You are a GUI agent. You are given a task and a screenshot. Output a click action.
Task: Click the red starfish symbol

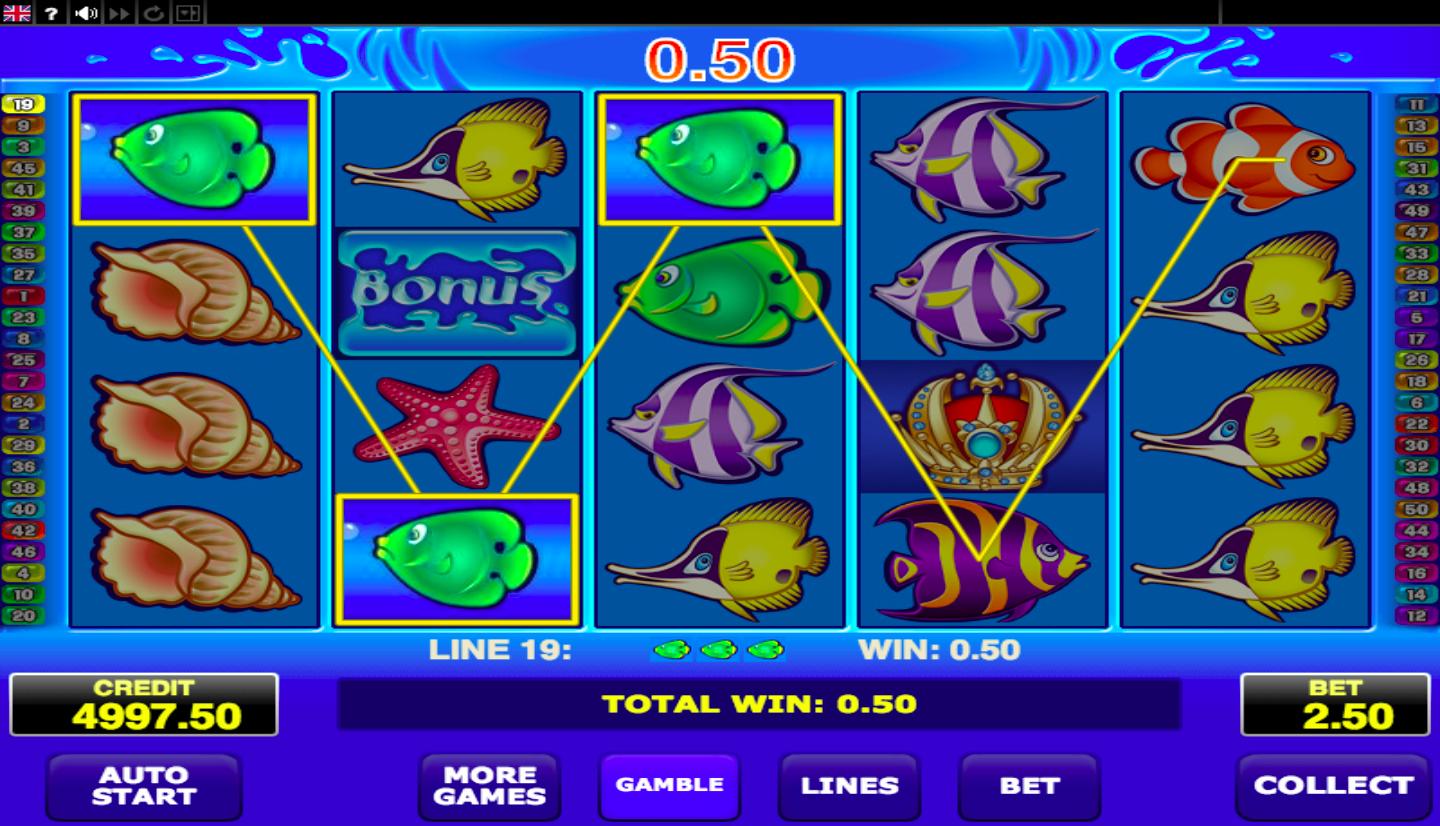(456, 424)
